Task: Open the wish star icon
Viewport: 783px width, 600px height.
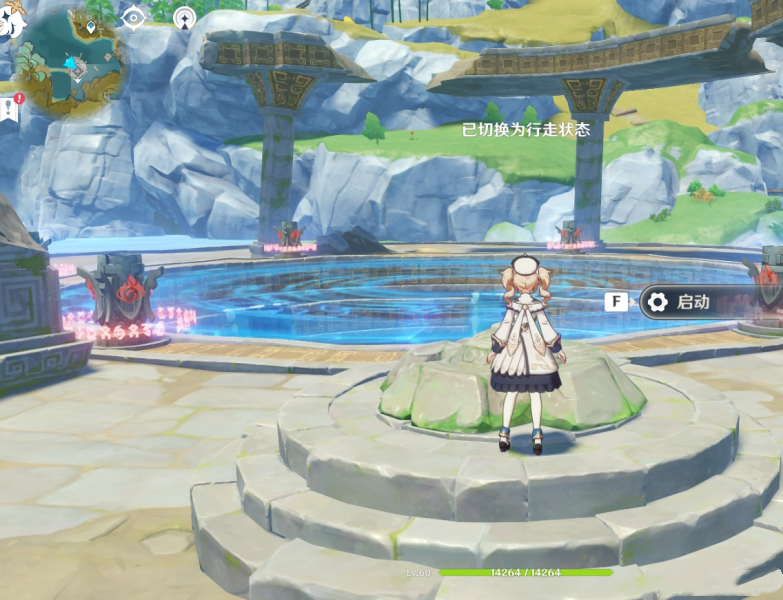Action: (x=184, y=17)
